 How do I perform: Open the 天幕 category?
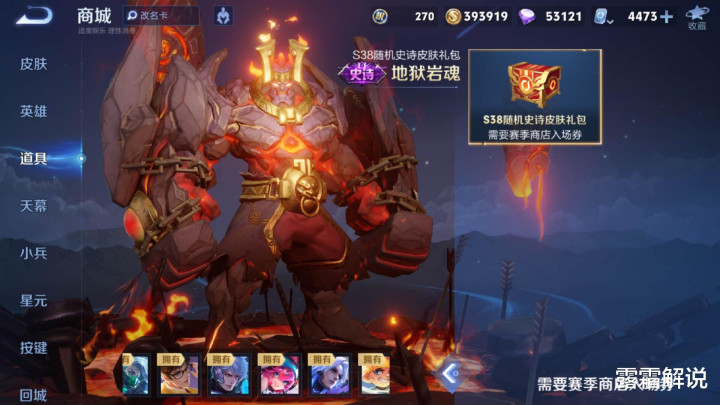(33, 205)
